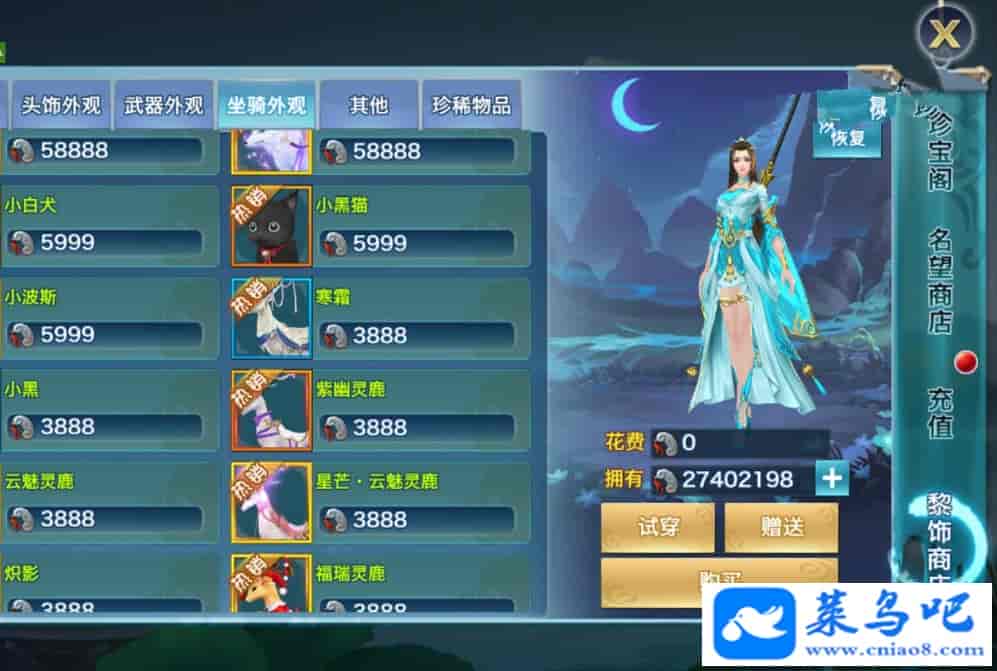Switch to the 头饰外观 tab
997x671 pixels.
pyautogui.click(x=61, y=105)
